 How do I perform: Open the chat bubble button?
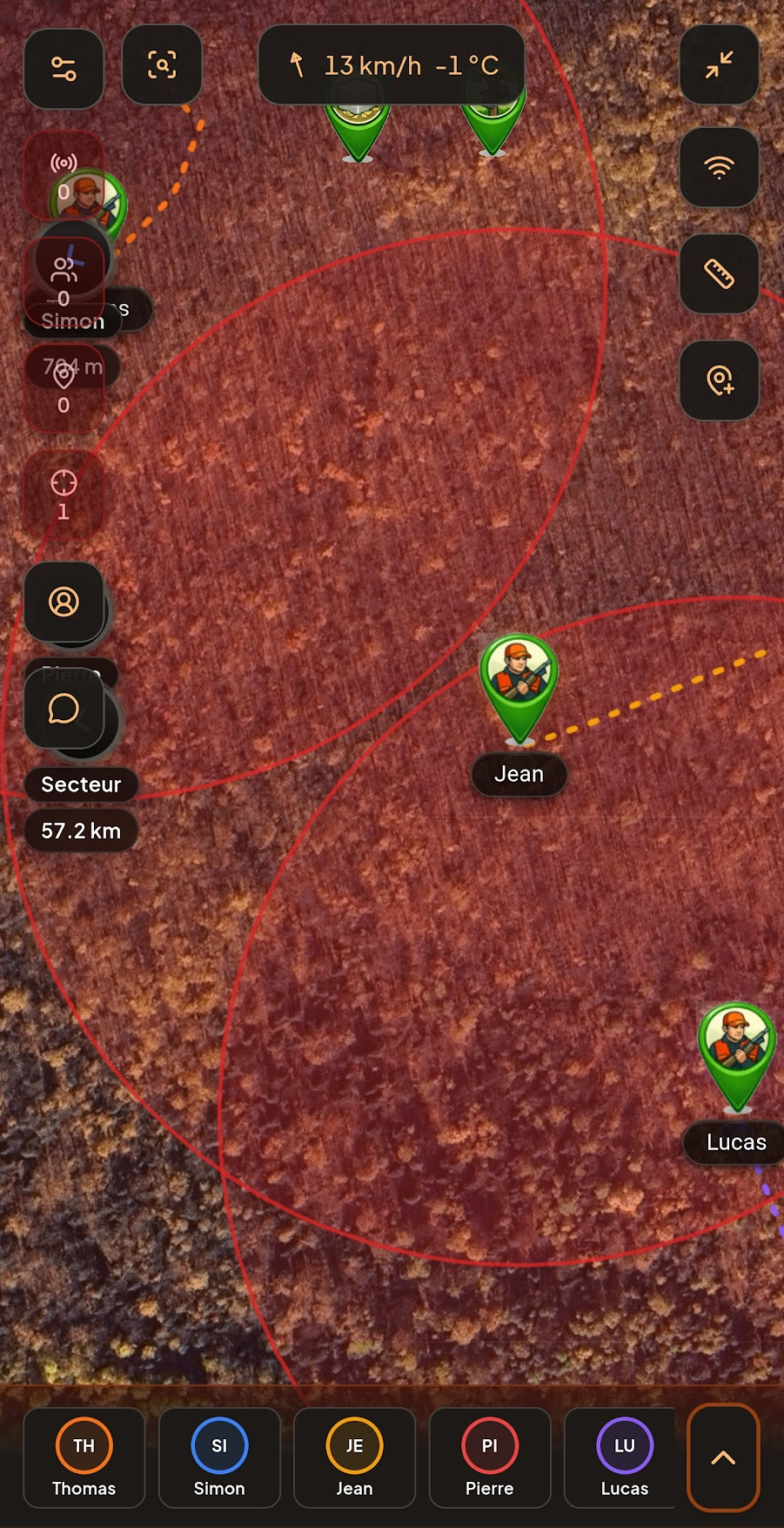coord(64,709)
